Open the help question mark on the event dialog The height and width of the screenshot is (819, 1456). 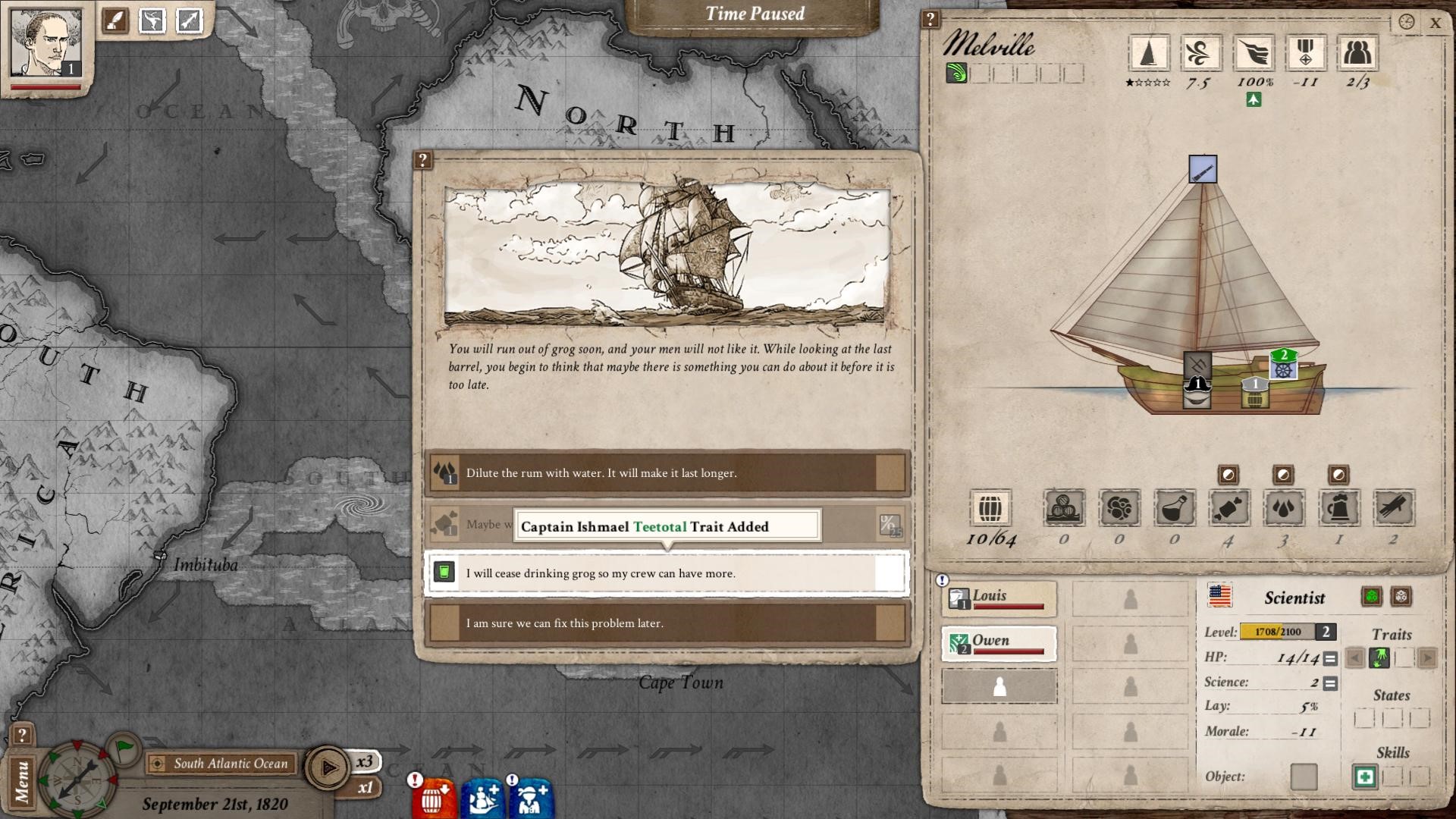point(422,160)
